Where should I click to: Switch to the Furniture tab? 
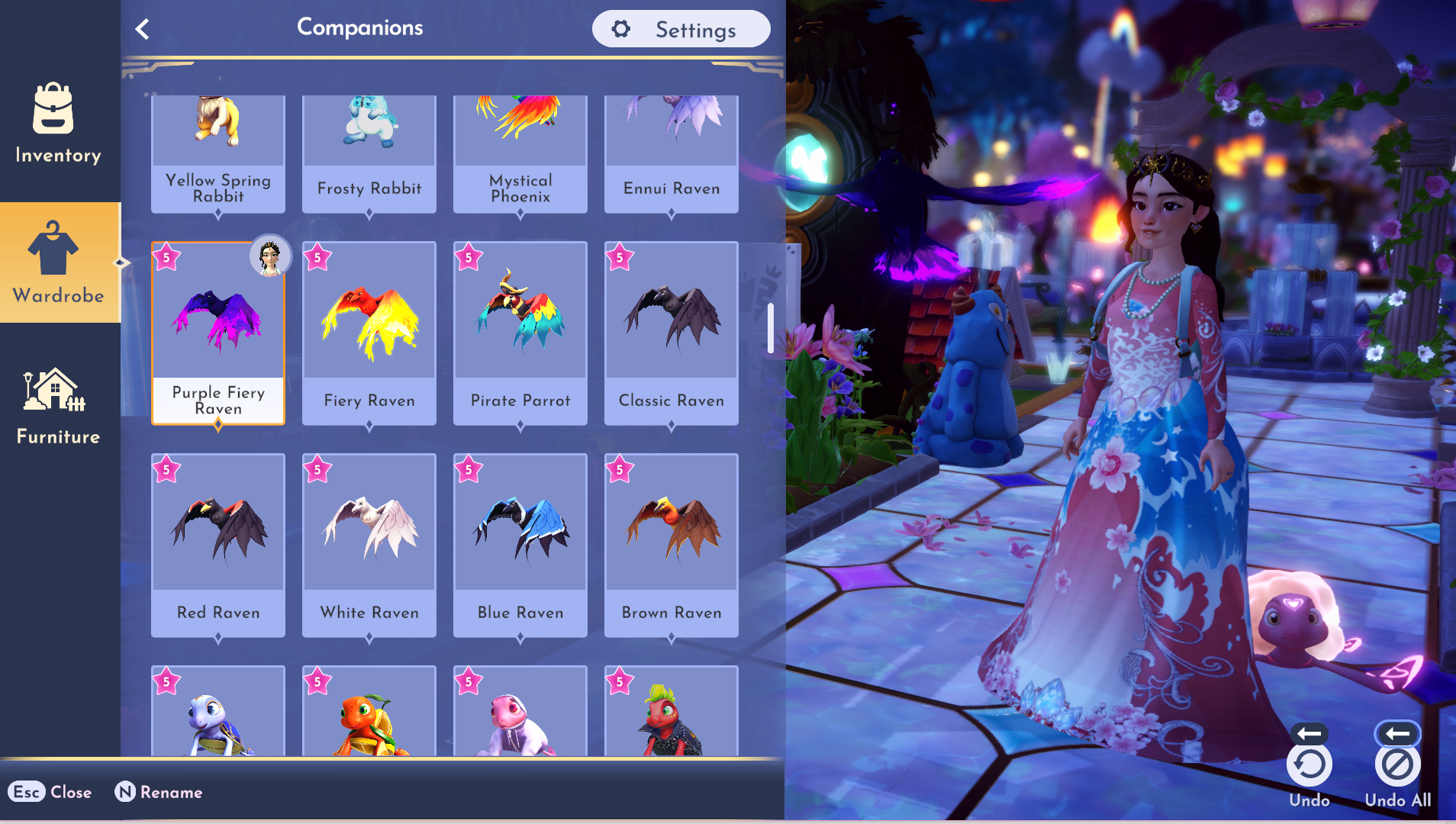[x=58, y=404]
